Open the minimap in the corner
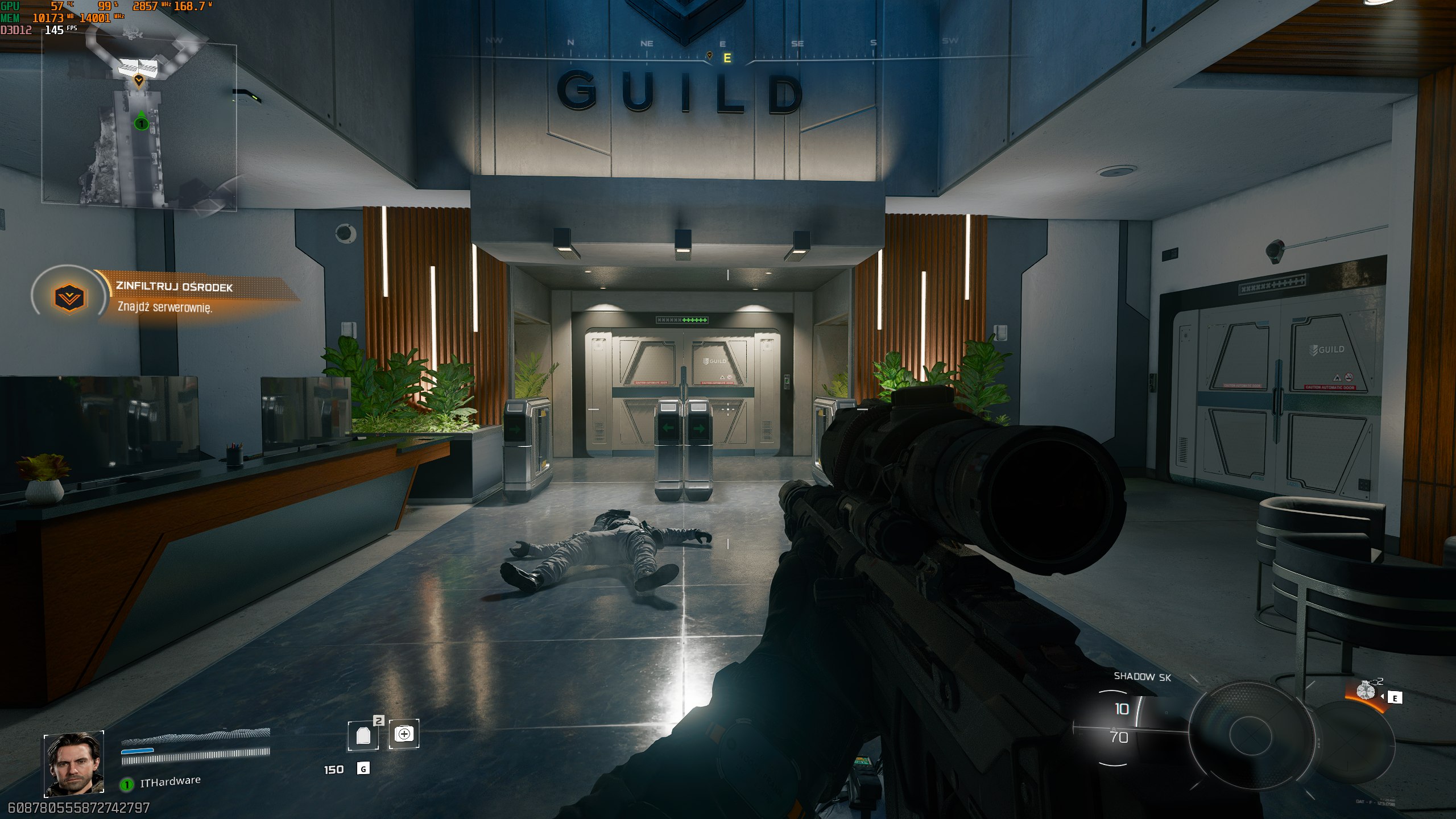 (x=139, y=122)
